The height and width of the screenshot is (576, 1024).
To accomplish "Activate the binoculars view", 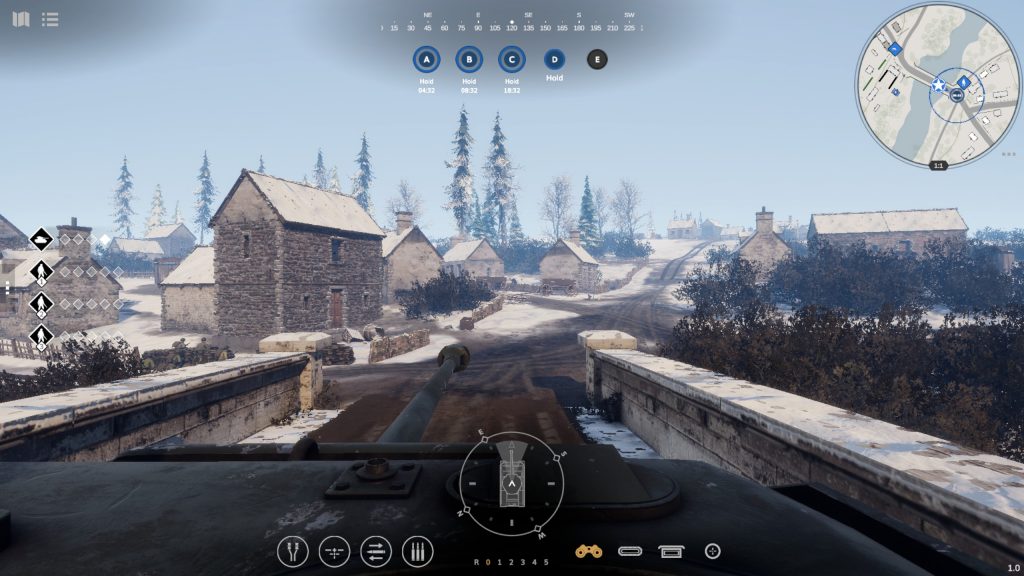I will pyautogui.click(x=588, y=551).
